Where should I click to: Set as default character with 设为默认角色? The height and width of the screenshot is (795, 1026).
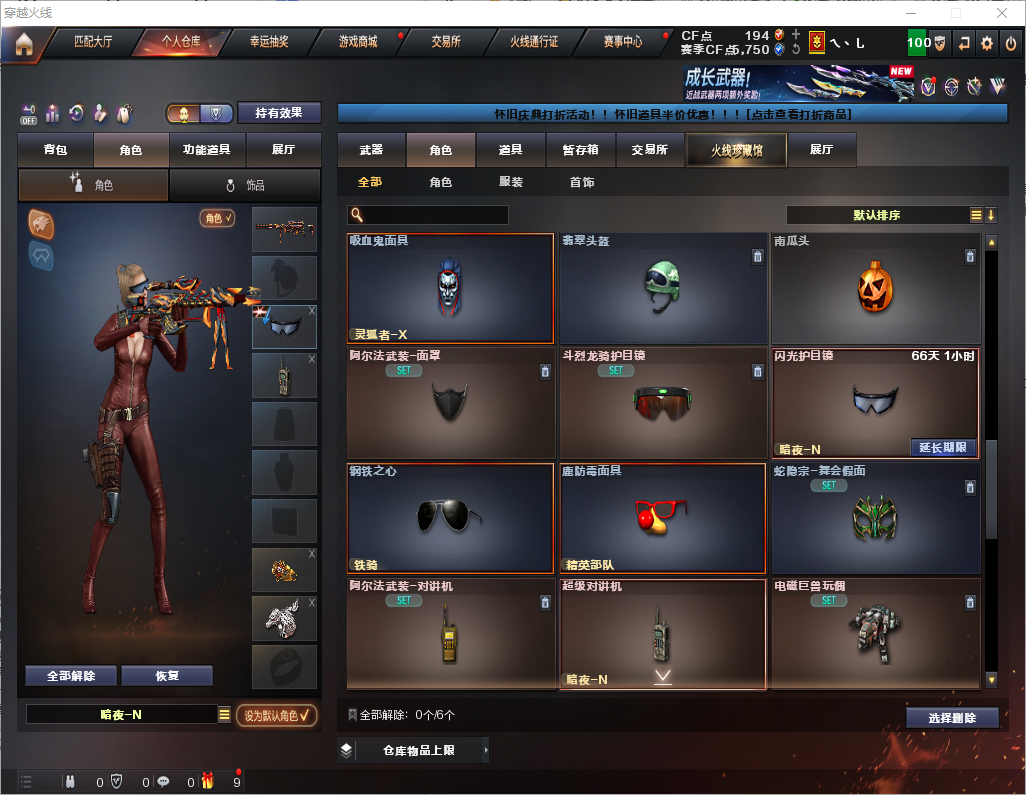pos(277,715)
